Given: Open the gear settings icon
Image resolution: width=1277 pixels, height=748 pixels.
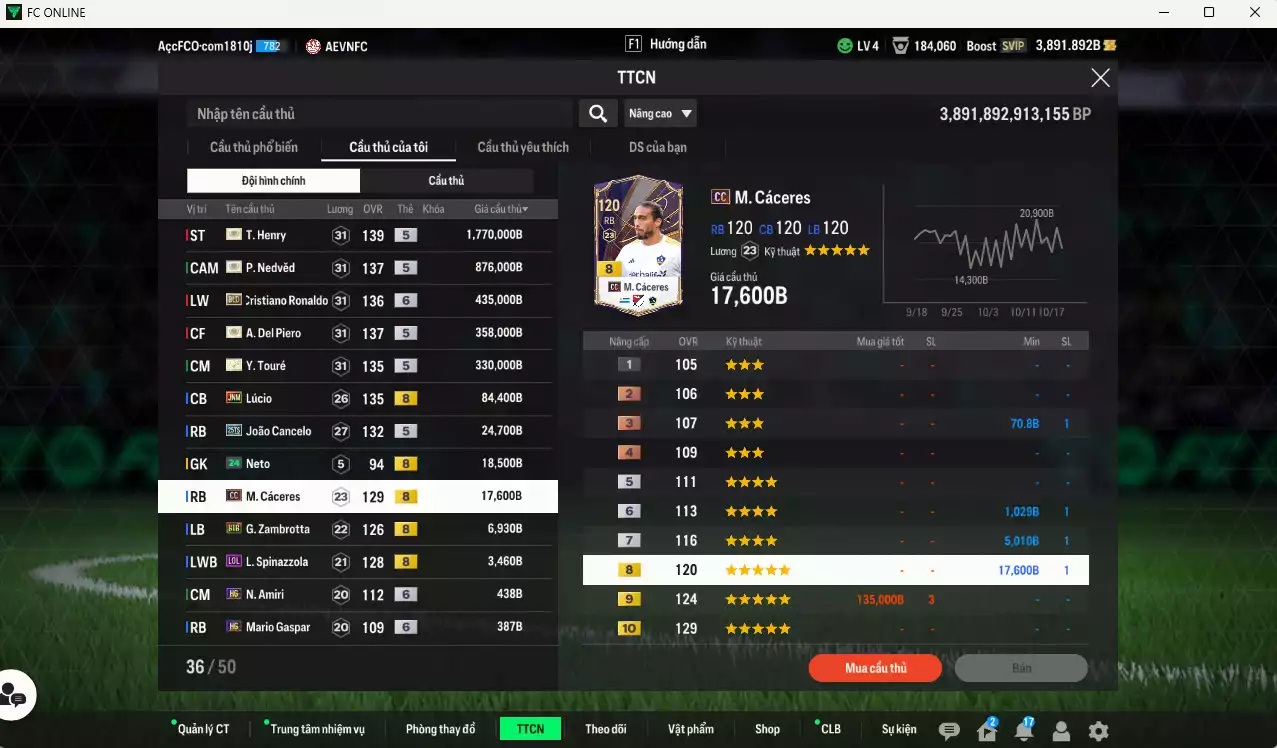Looking at the screenshot, I should (x=1098, y=731).
